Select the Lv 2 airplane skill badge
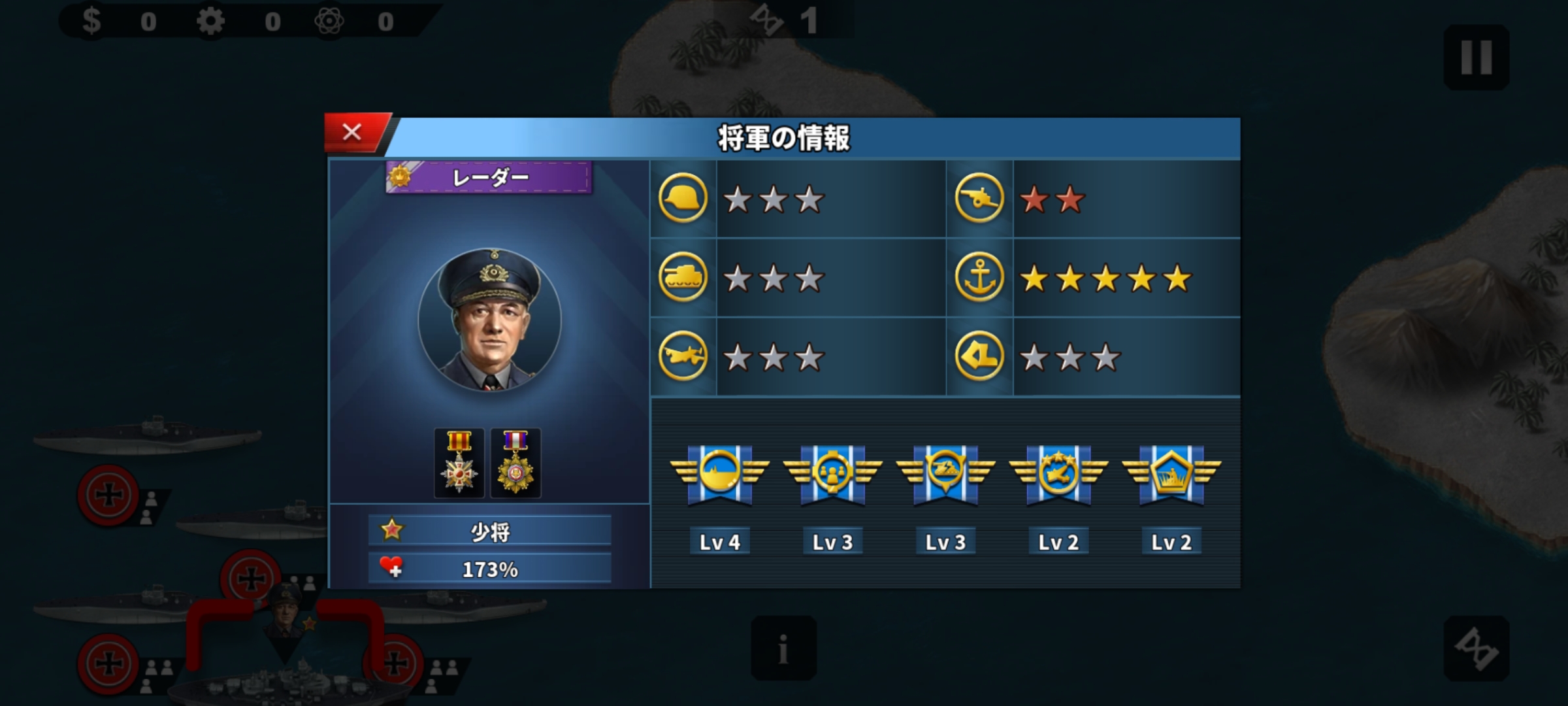 [x=1058, y=475]
